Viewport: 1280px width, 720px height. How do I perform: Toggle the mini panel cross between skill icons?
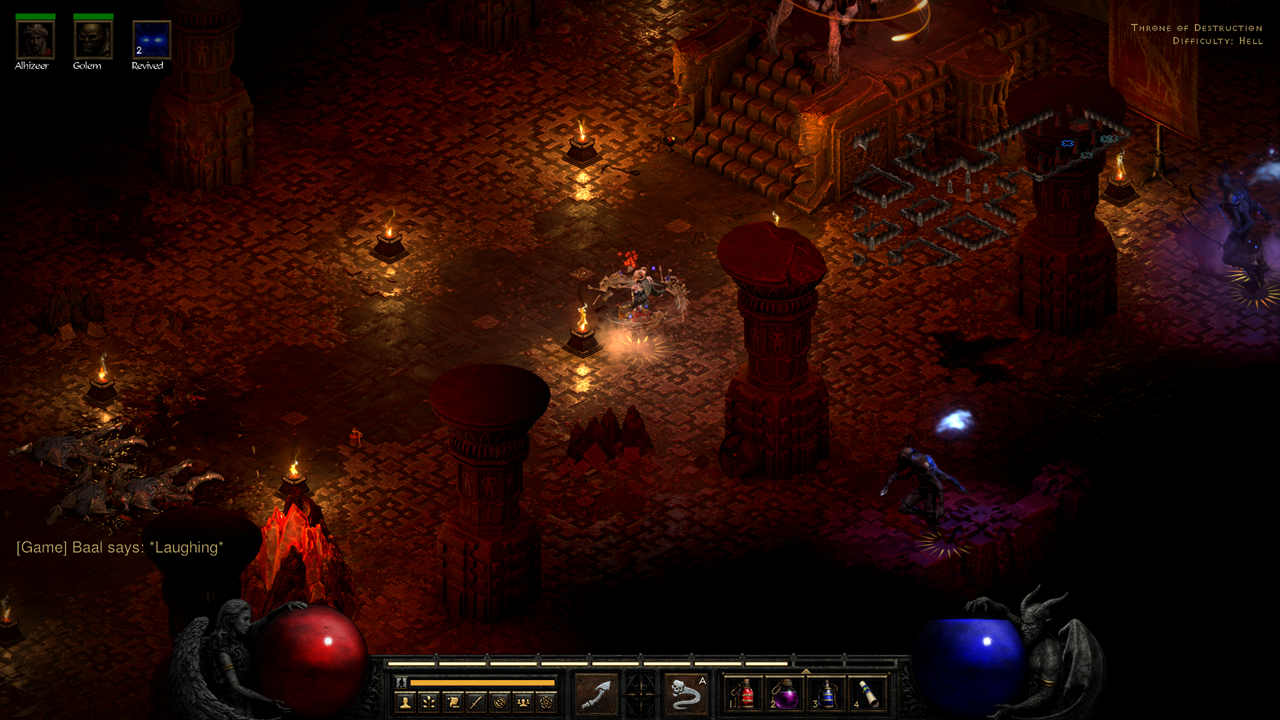click(639, 692)
